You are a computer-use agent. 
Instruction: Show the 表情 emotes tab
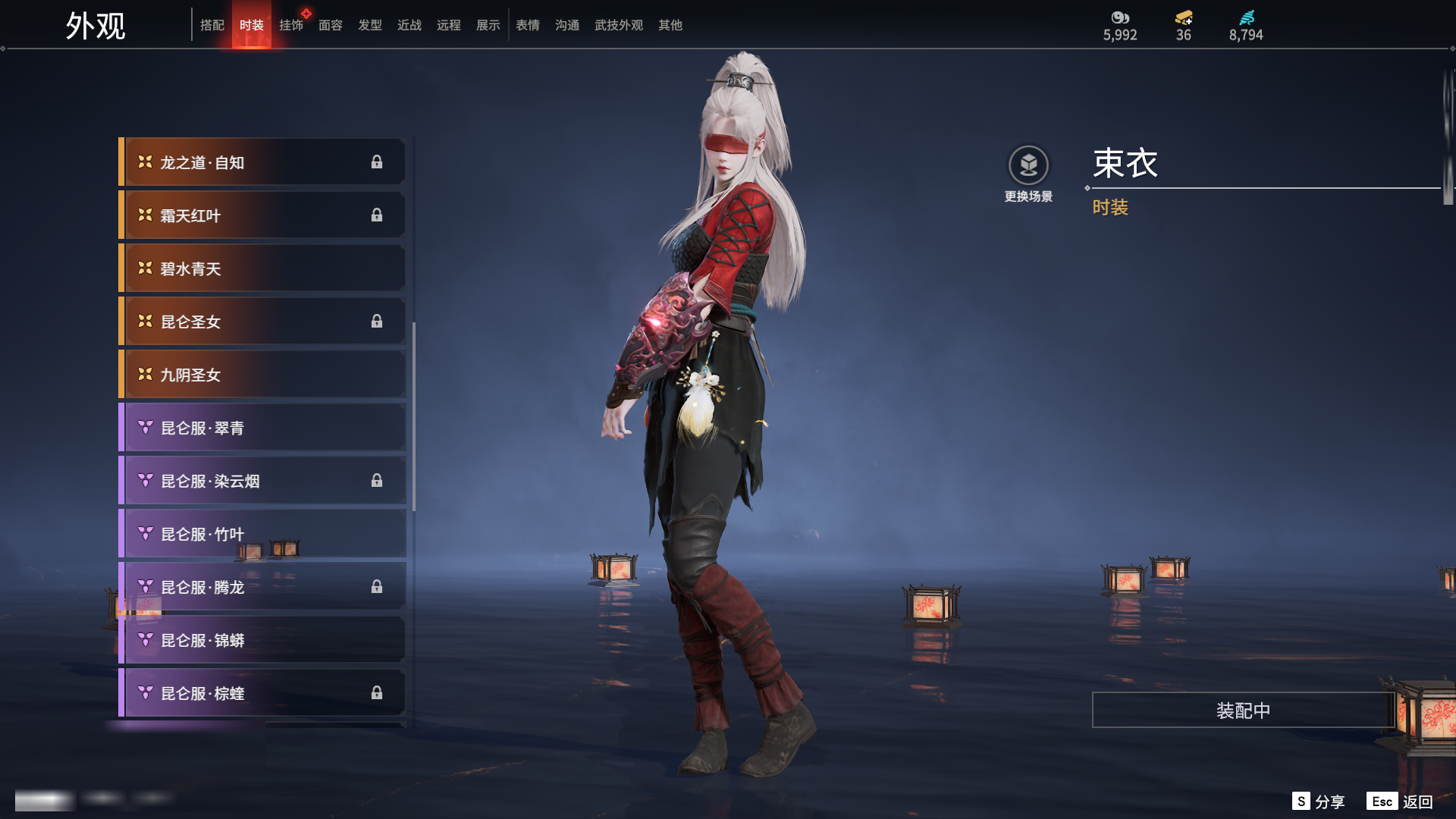(x=527, y=25)
